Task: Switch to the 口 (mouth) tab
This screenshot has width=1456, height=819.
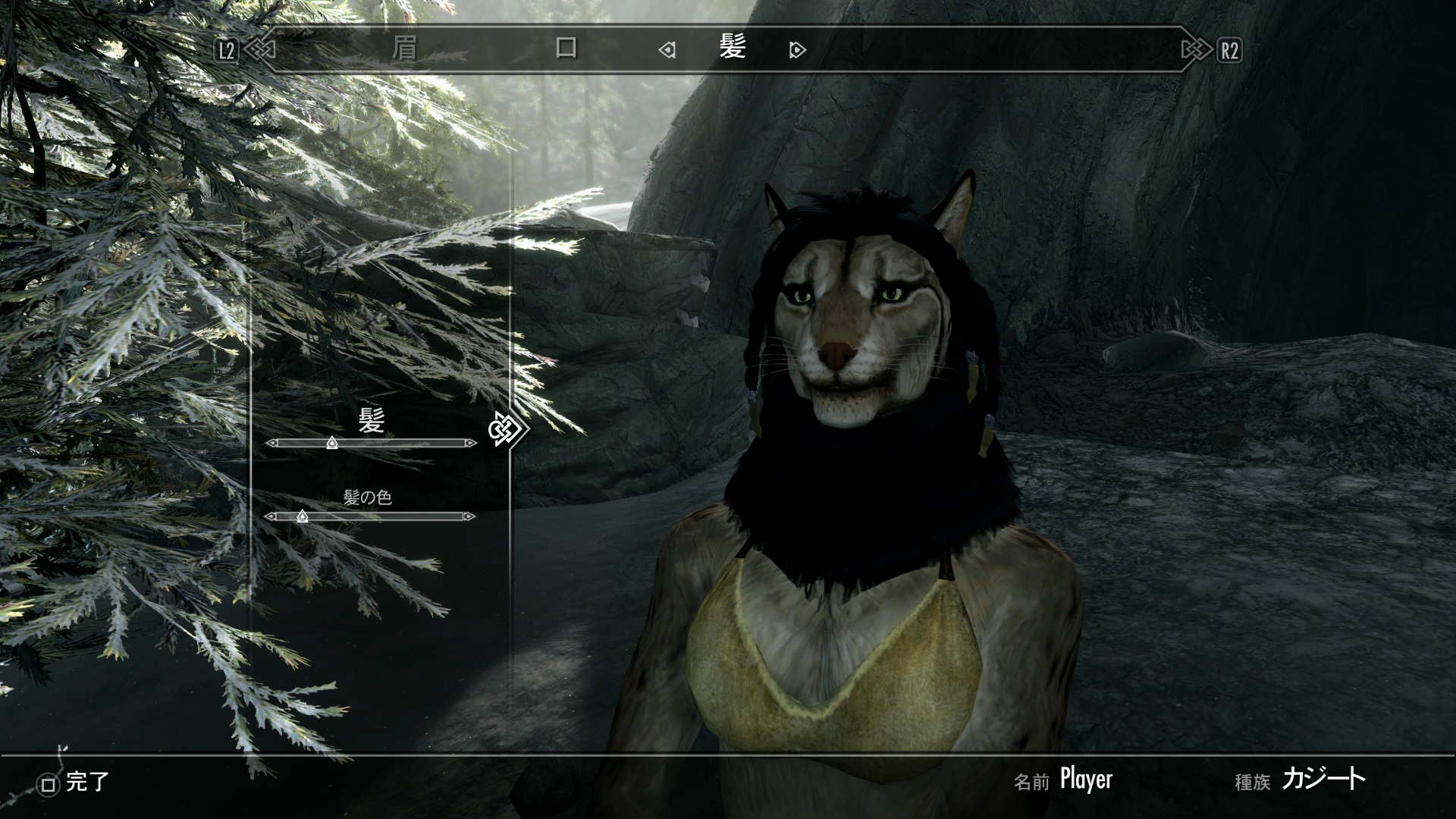Action: point(566,49)
